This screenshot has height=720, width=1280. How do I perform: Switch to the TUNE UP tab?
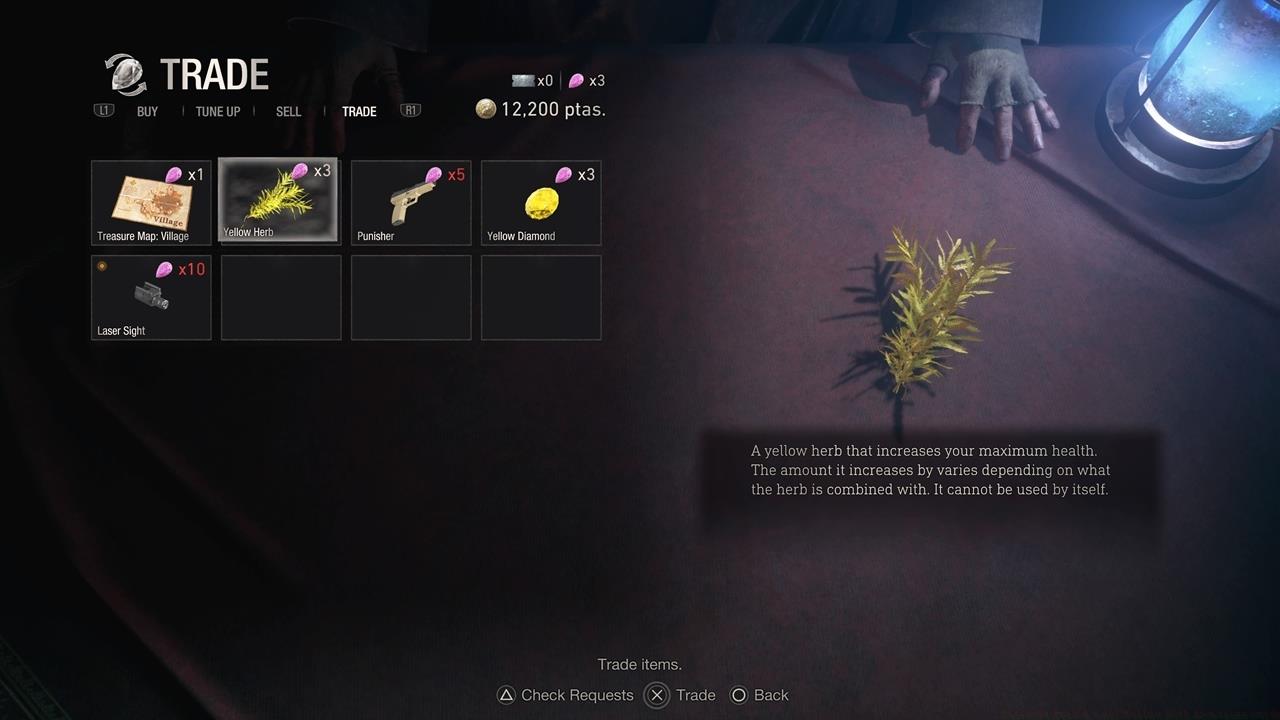tap(218, 111)
